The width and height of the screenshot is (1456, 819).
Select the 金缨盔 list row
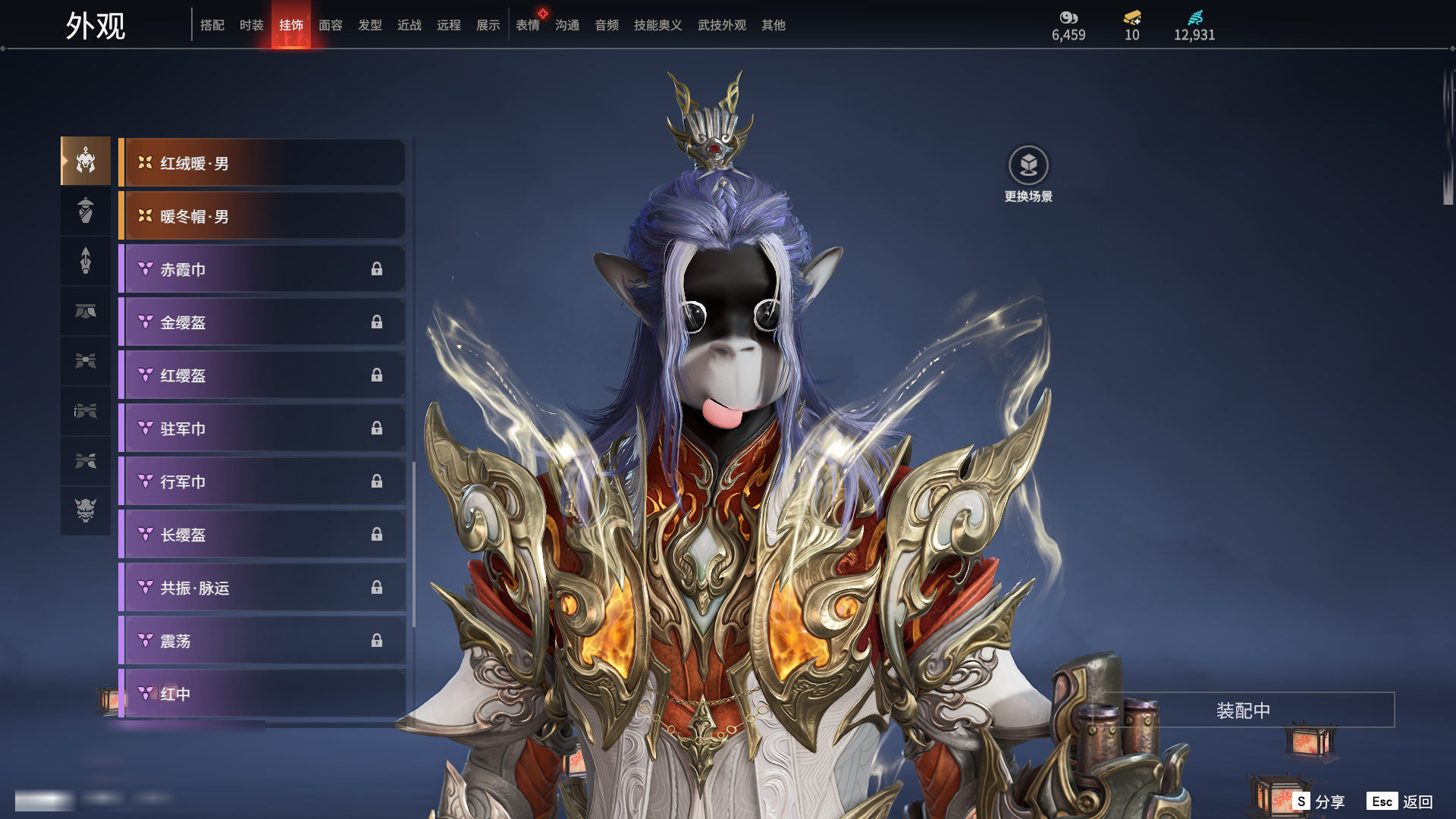click(262, 322)
